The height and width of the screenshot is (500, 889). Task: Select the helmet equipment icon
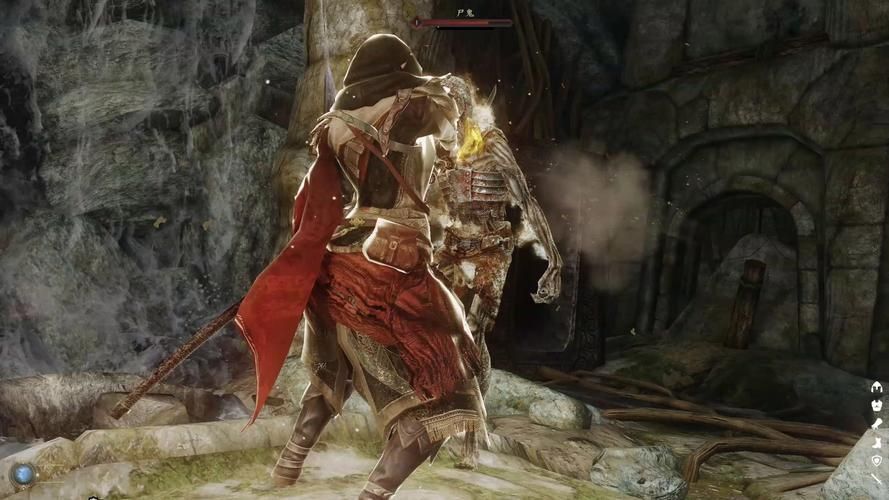pyautogui.click(x=877, y=387)
